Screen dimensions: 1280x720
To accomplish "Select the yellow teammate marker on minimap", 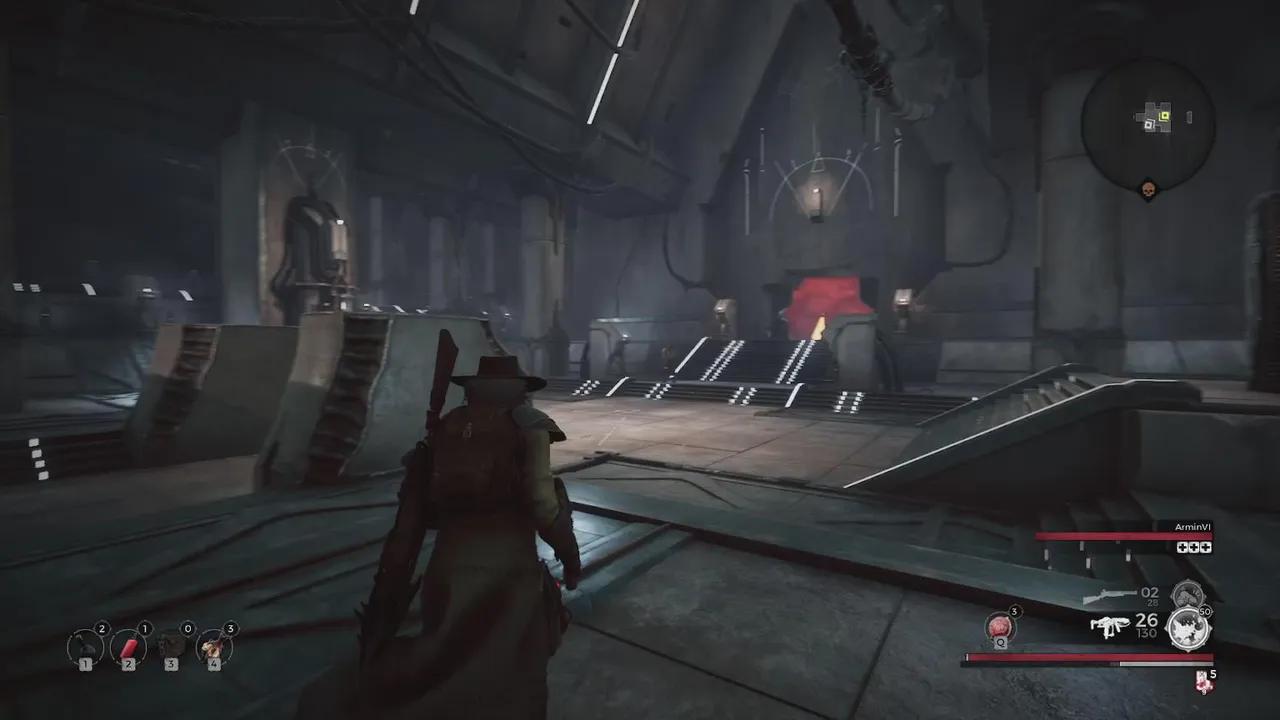I will coord(1164,116).
